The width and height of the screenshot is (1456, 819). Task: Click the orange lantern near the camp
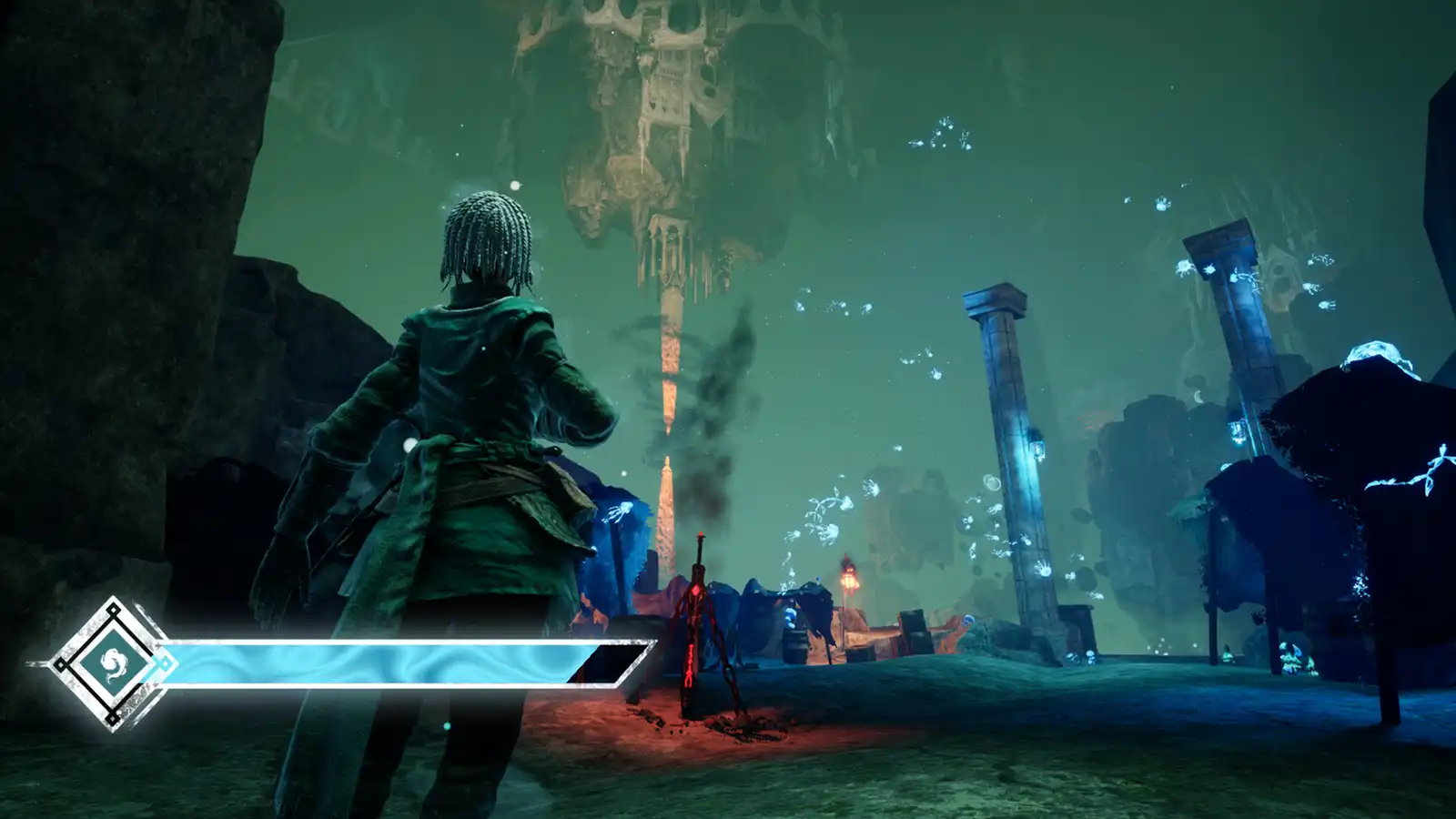pos(848,580)
